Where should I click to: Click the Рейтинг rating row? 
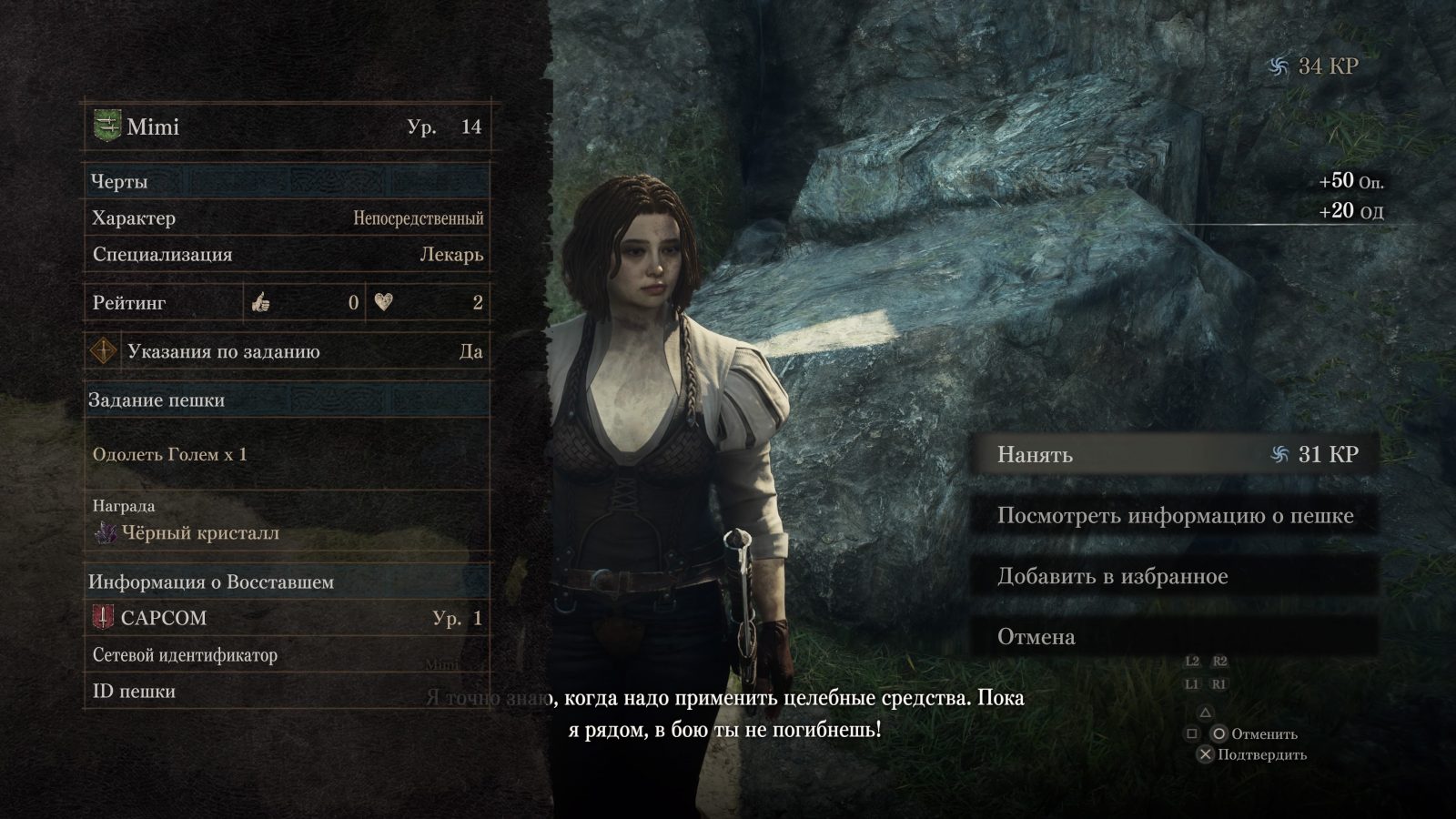click(287, 303)
